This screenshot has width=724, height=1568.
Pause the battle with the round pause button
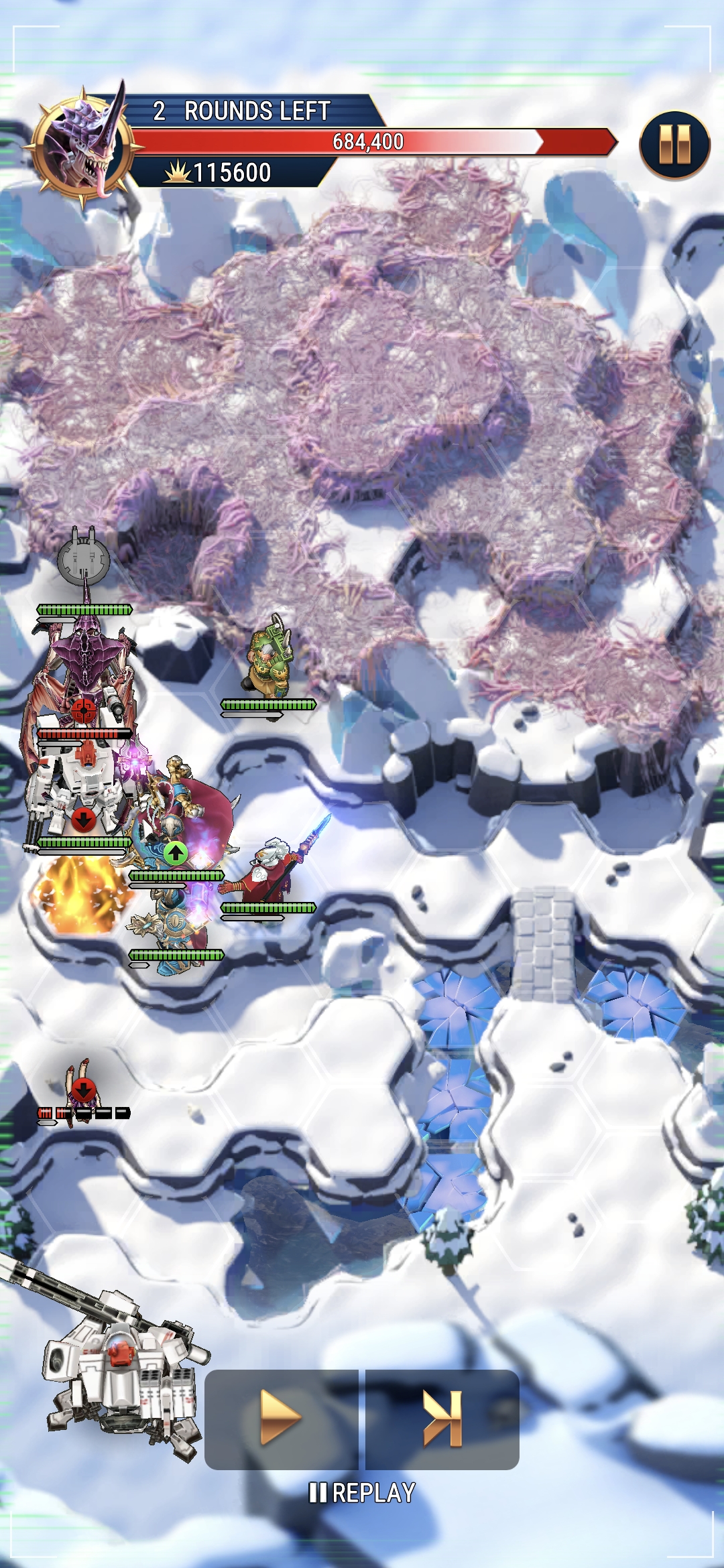(x=674, y=145)
